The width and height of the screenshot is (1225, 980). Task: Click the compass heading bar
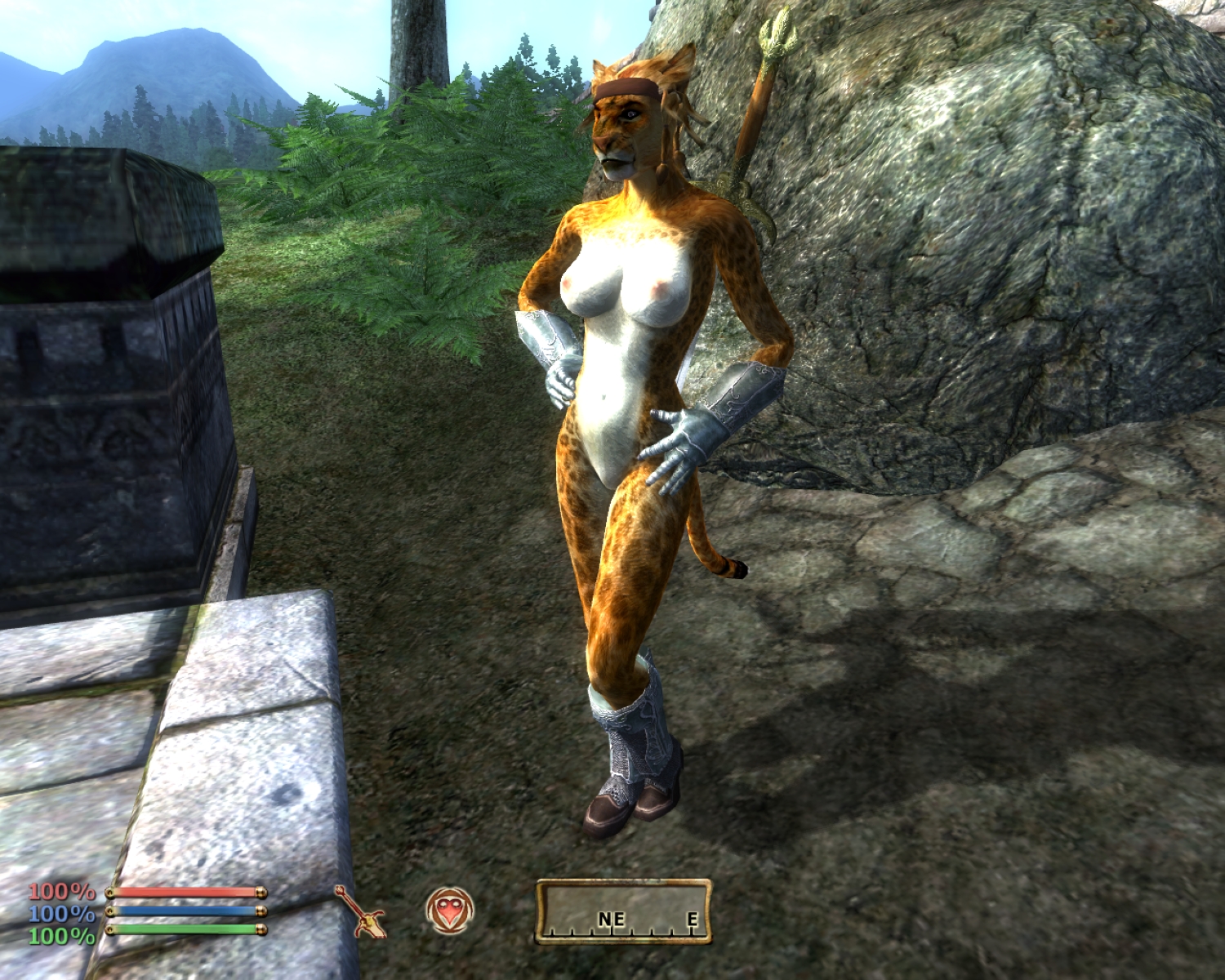(x=622, y=911)
